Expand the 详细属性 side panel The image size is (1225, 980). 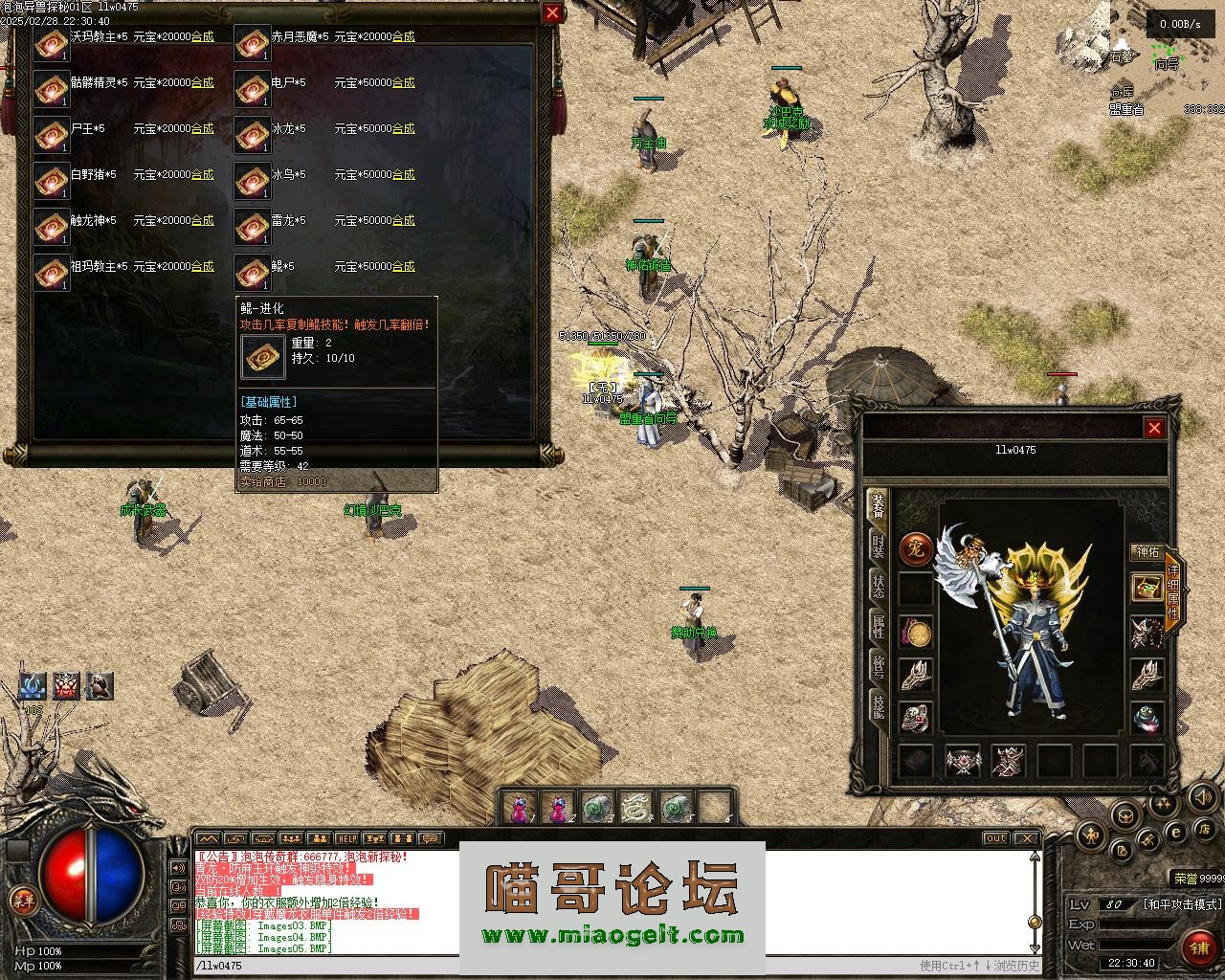pos(1173,592)
